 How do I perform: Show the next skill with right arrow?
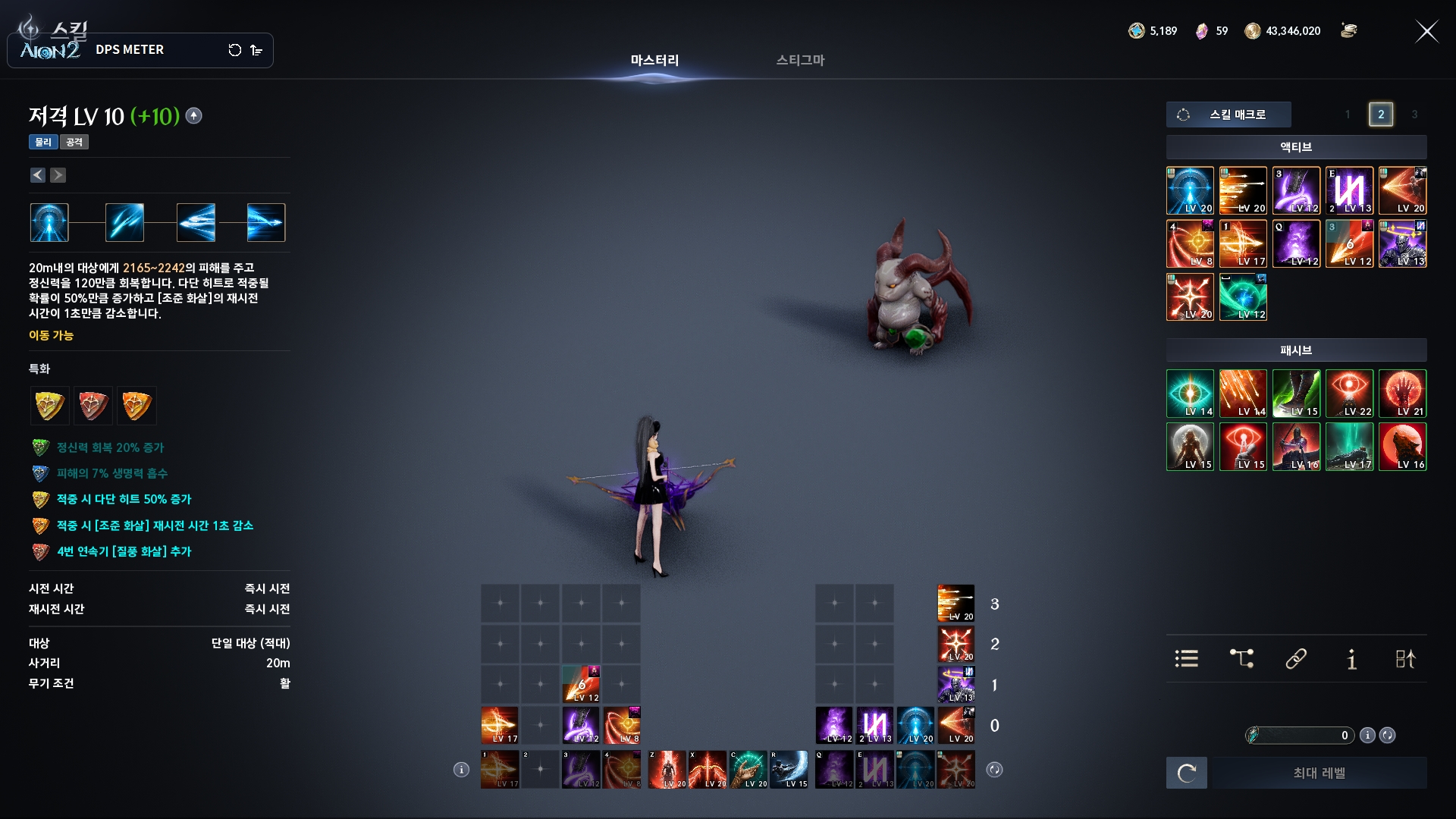coord(58,175)
